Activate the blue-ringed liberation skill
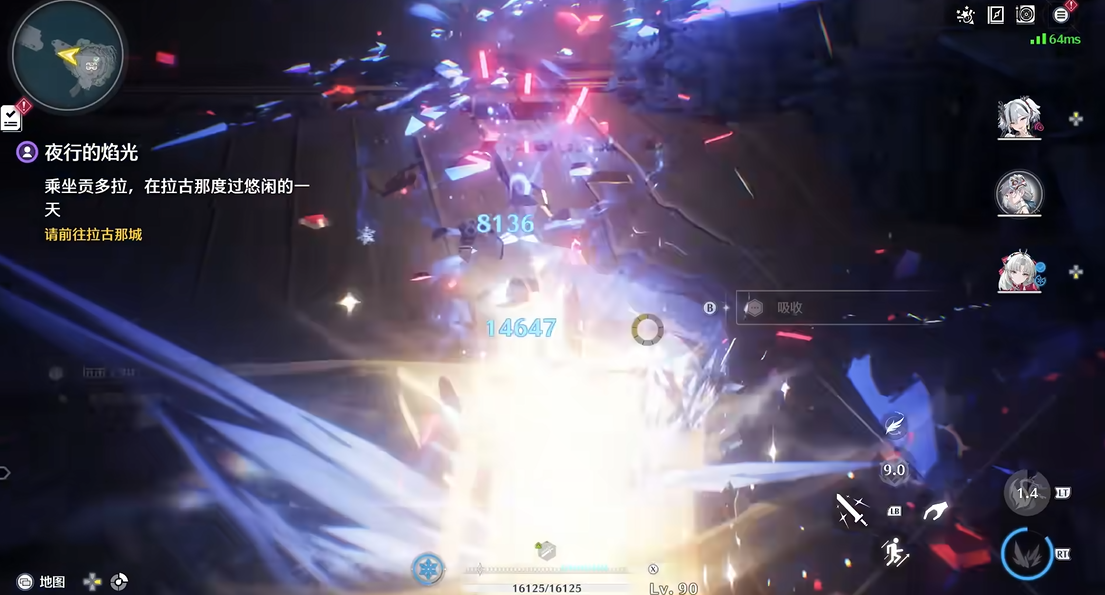The width and height of the screenshot is (1105, 595). pos(1026,555)
